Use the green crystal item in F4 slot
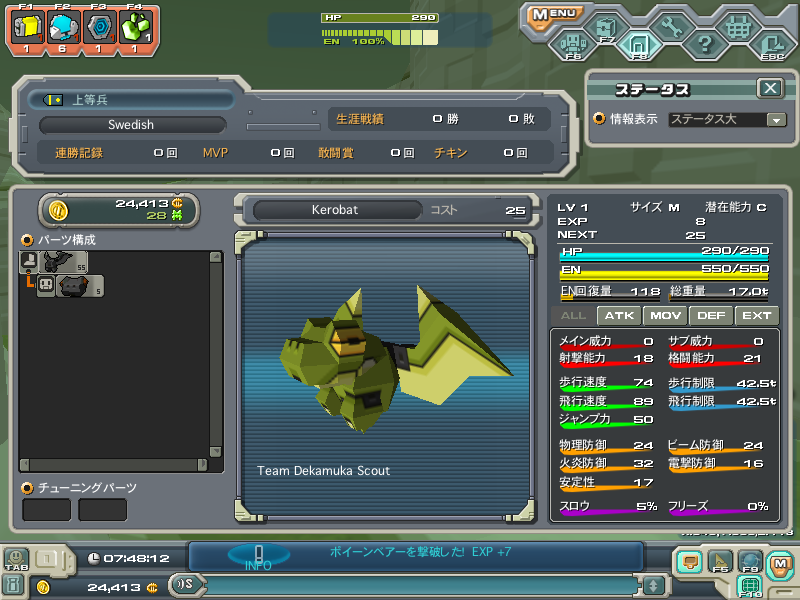Screen dimensions: 800x600 [134, 28]
